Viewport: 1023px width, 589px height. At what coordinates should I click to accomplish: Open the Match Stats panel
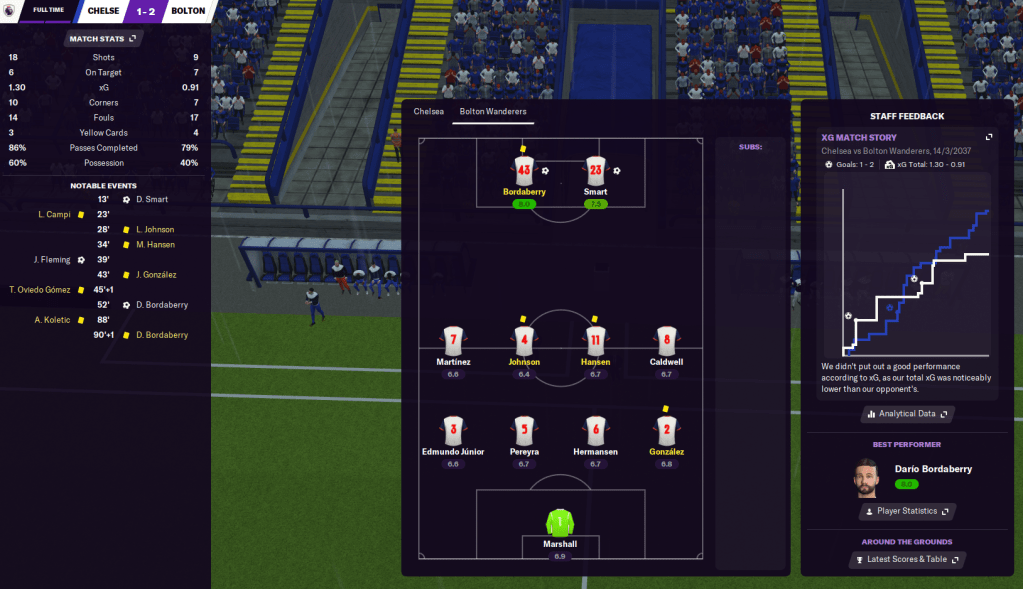click(x=102, y=39)
